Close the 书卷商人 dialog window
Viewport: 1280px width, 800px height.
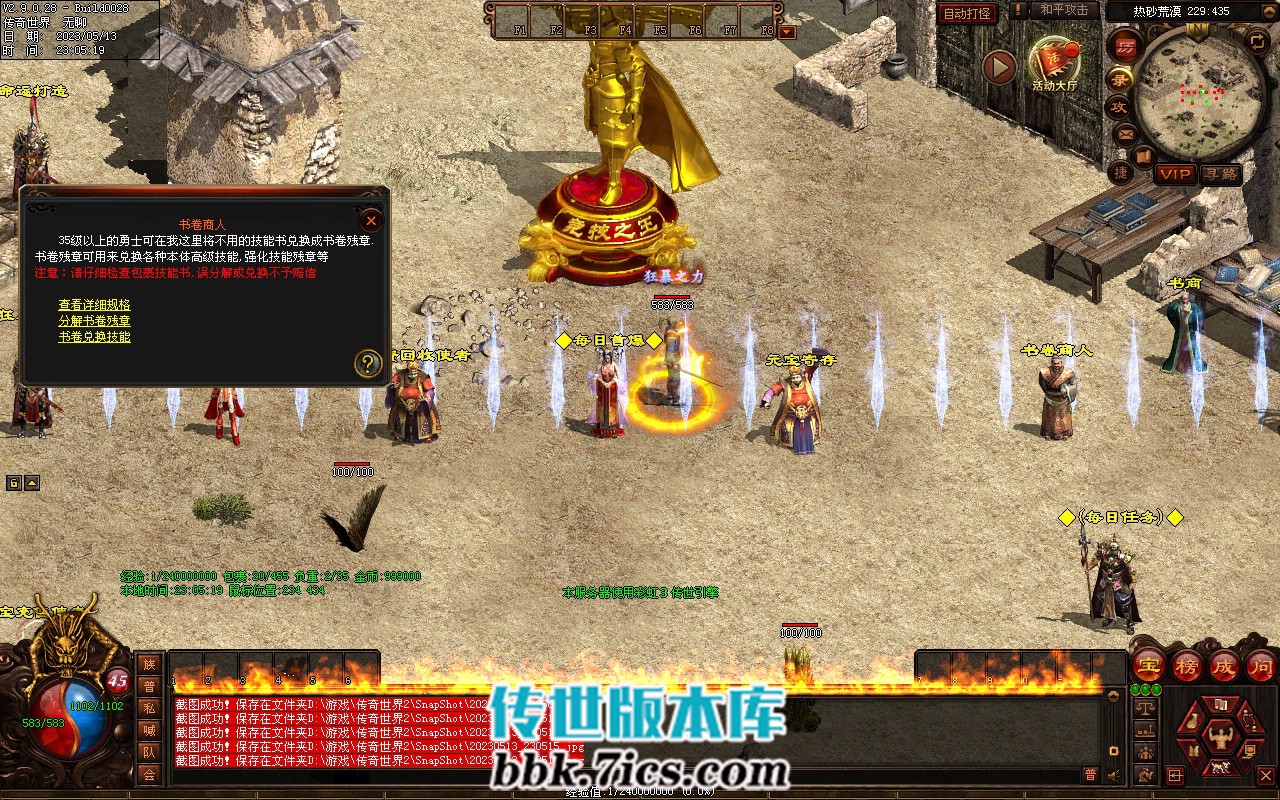click(371, 220)
